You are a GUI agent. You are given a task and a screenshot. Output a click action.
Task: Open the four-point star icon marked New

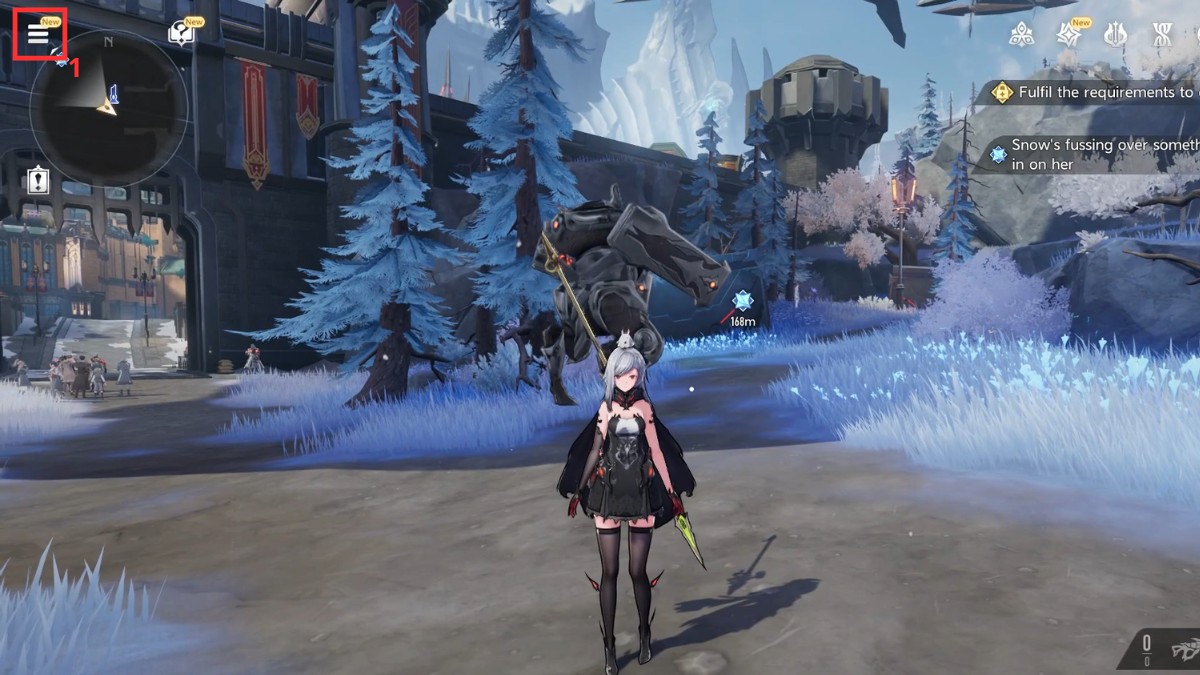click(1069, 35)
